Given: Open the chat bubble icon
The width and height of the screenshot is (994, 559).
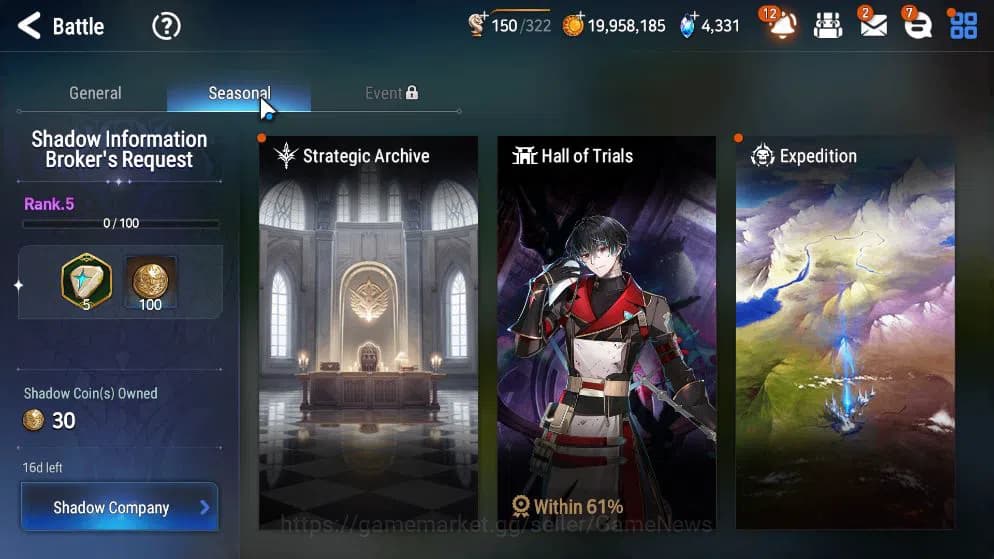Looking at the screenshot, I should pos(917,26).
